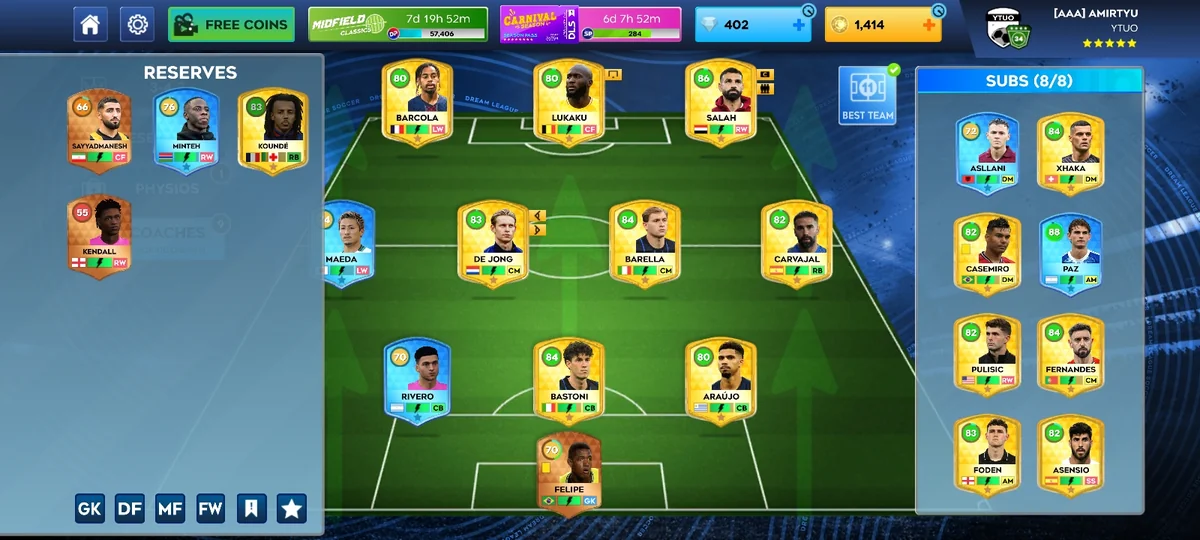Buy more diamonds with plus button
This screenshot has width=1200, height=540.
click(798, 25)
